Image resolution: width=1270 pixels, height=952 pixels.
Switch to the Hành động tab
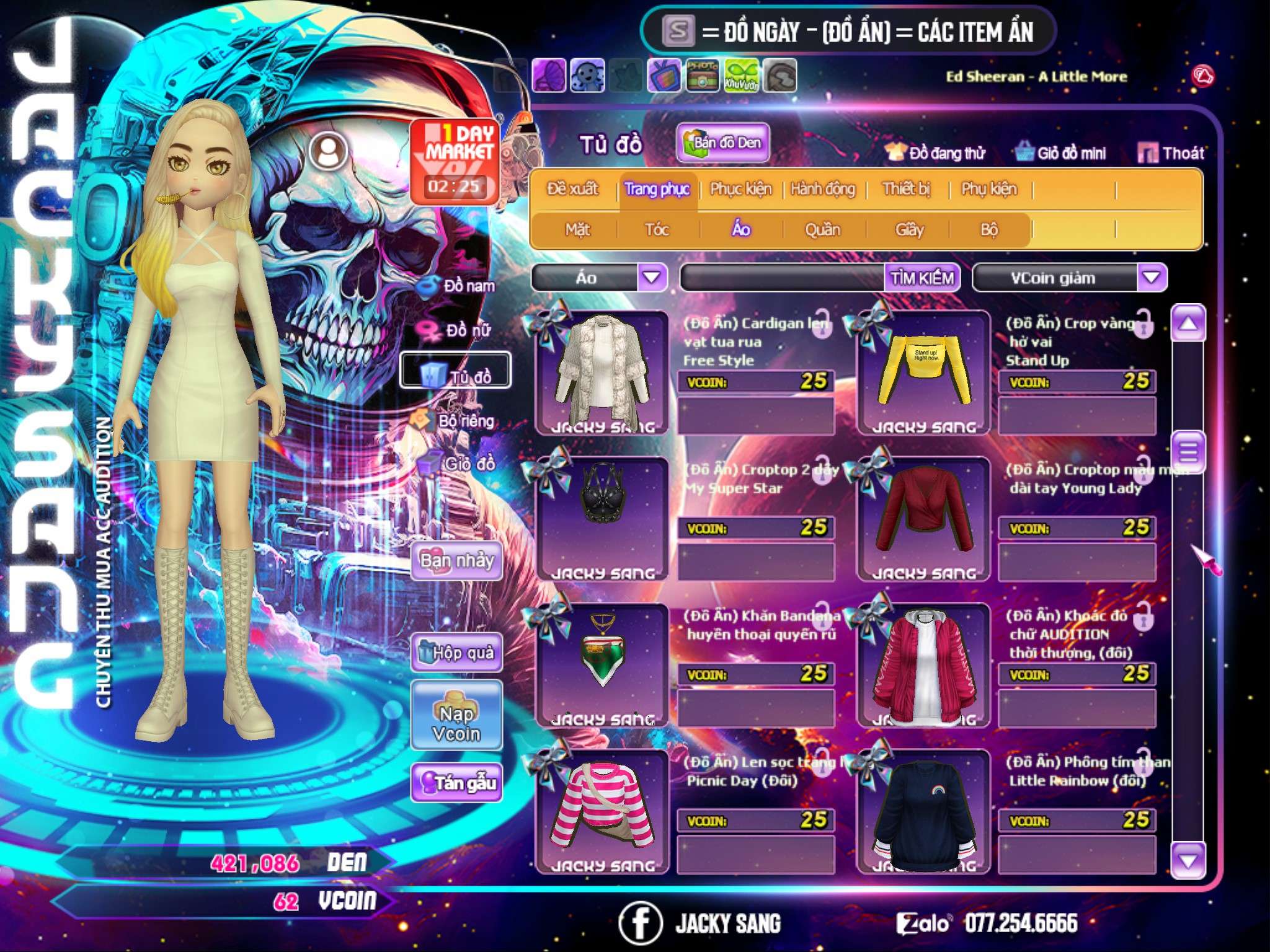[823, 189]
